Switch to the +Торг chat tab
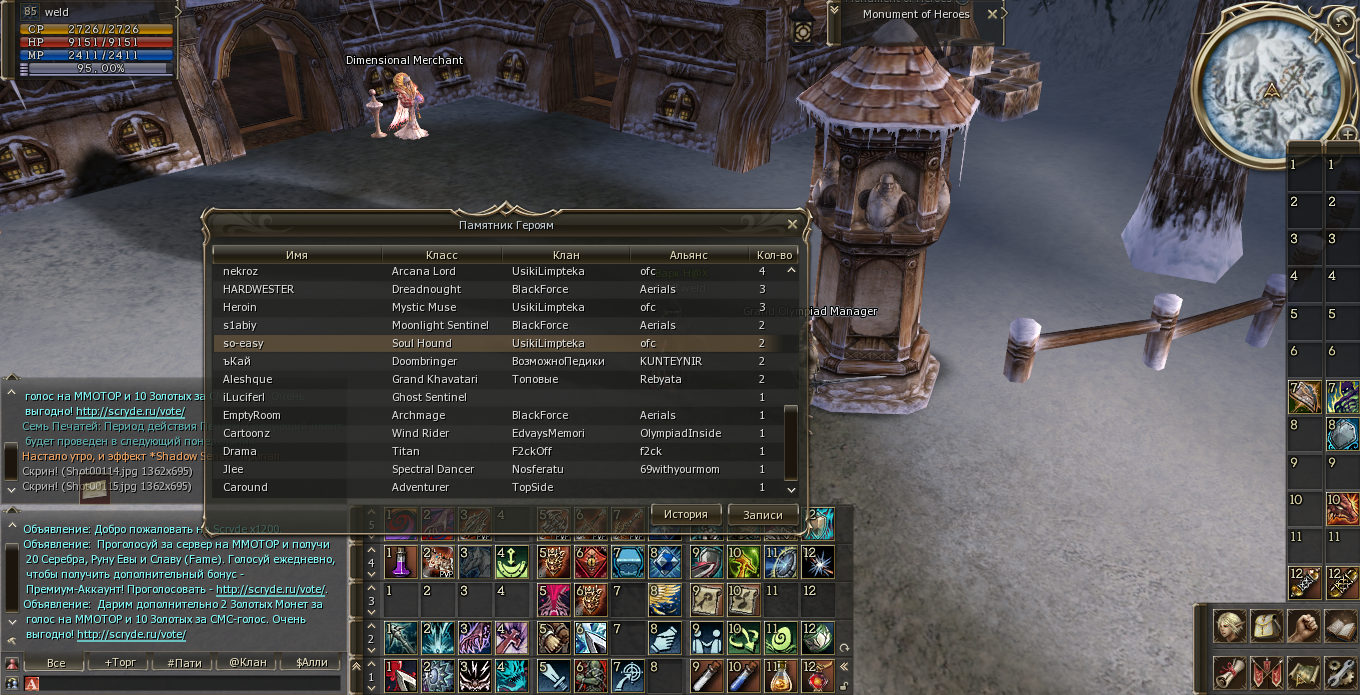Viewport: 1360px width, 695px height. 120,662
